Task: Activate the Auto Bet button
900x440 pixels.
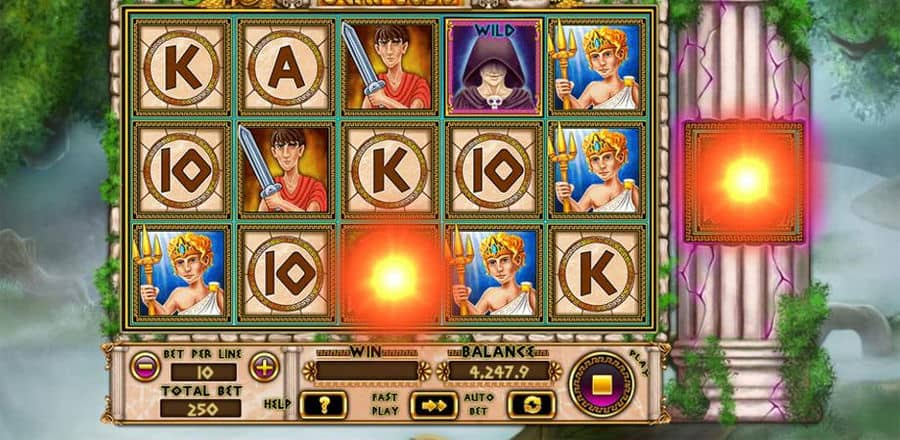Action: 531,404
